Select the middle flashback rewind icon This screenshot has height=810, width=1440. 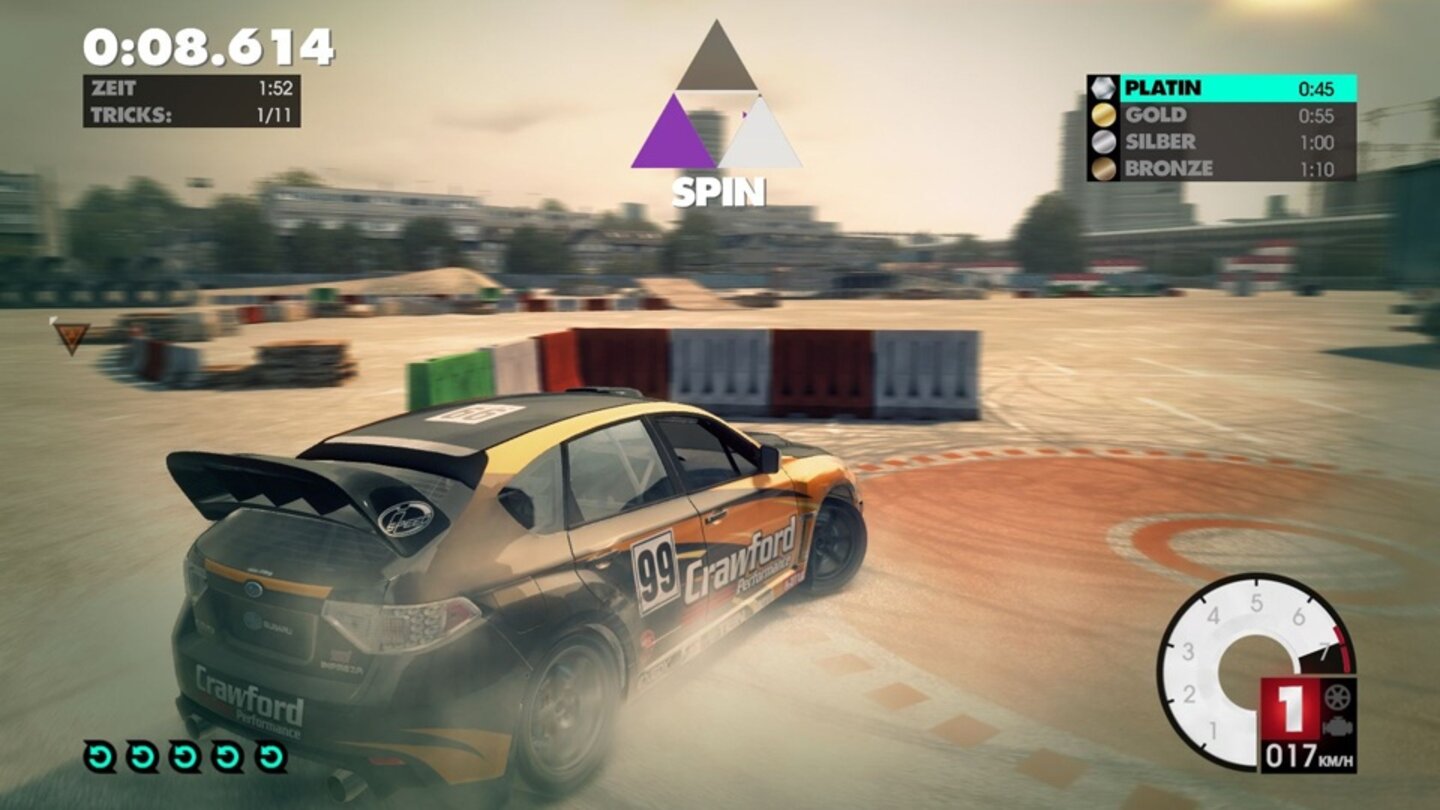pos(183,758)
